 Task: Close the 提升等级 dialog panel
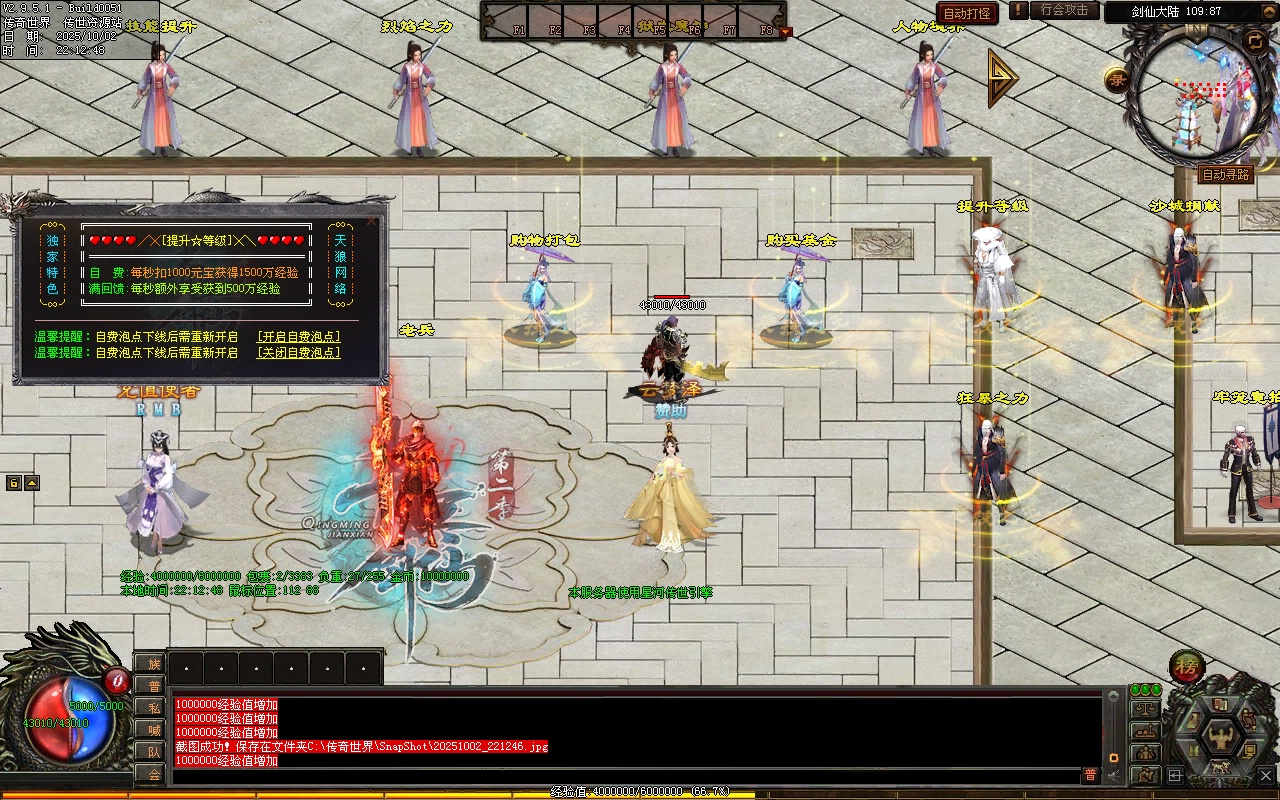(x=372, y=221)
